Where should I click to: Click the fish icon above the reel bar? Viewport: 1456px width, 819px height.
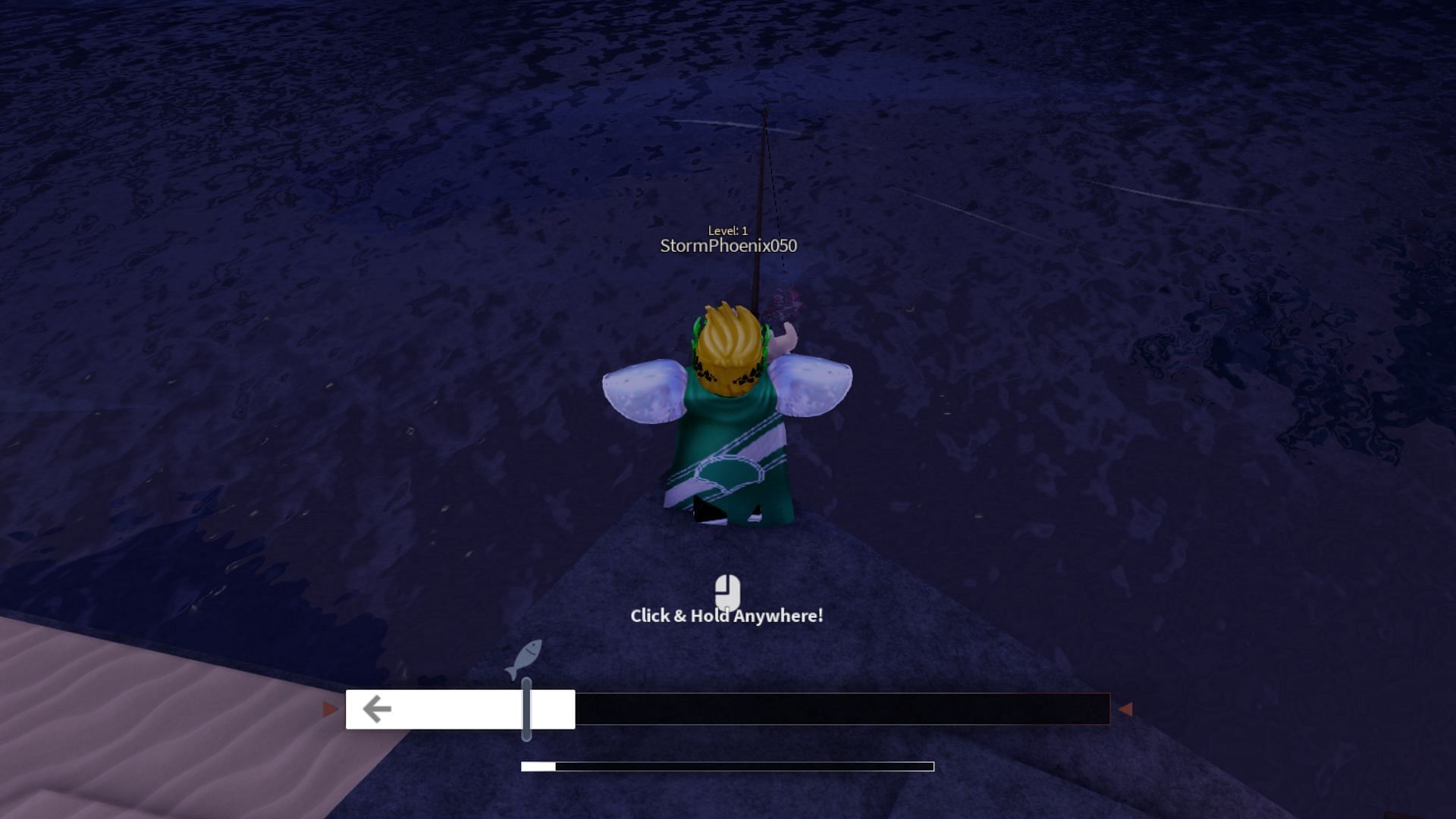coord(524,659)
